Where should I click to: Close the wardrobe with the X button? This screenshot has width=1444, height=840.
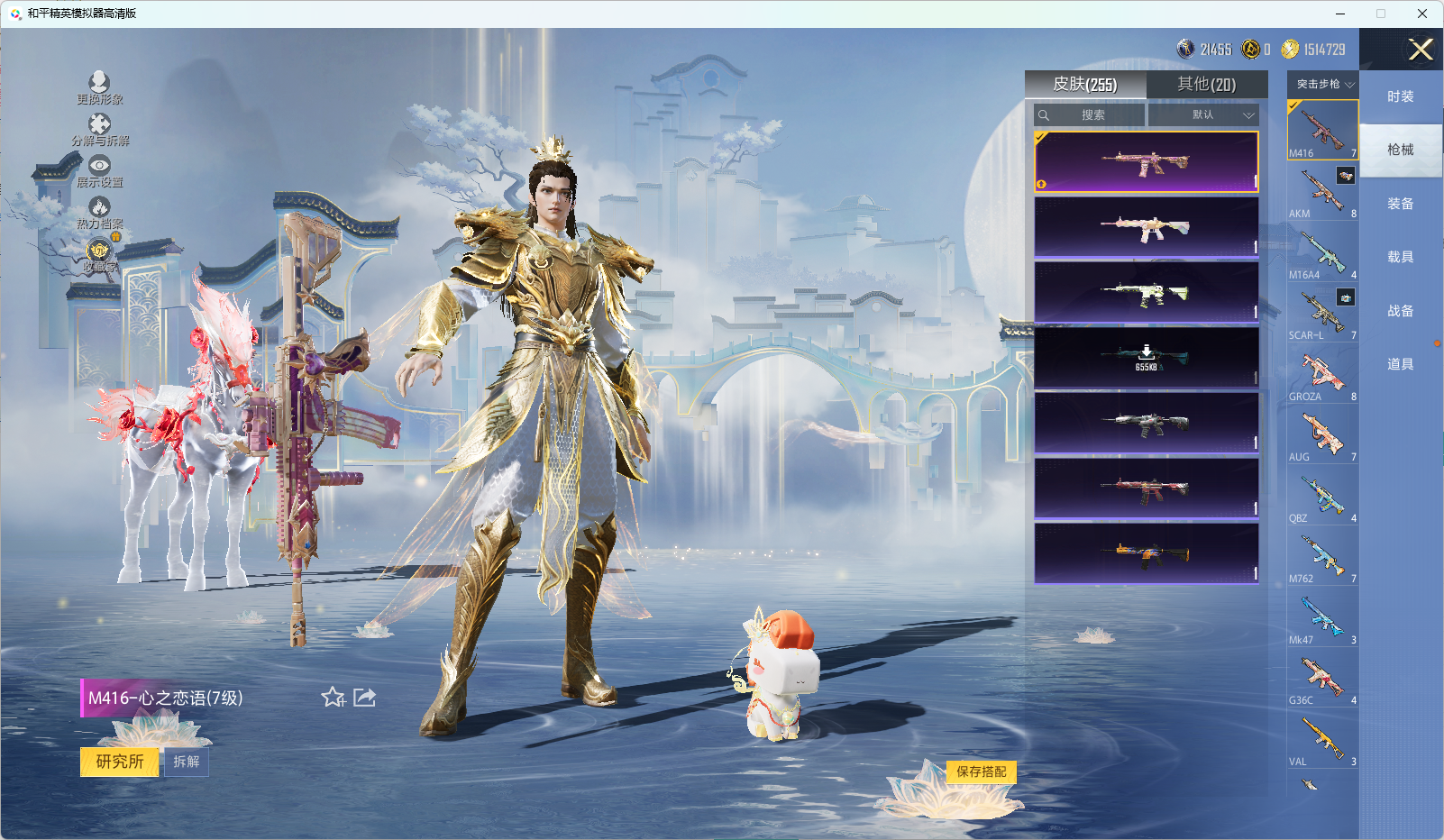1421,50
